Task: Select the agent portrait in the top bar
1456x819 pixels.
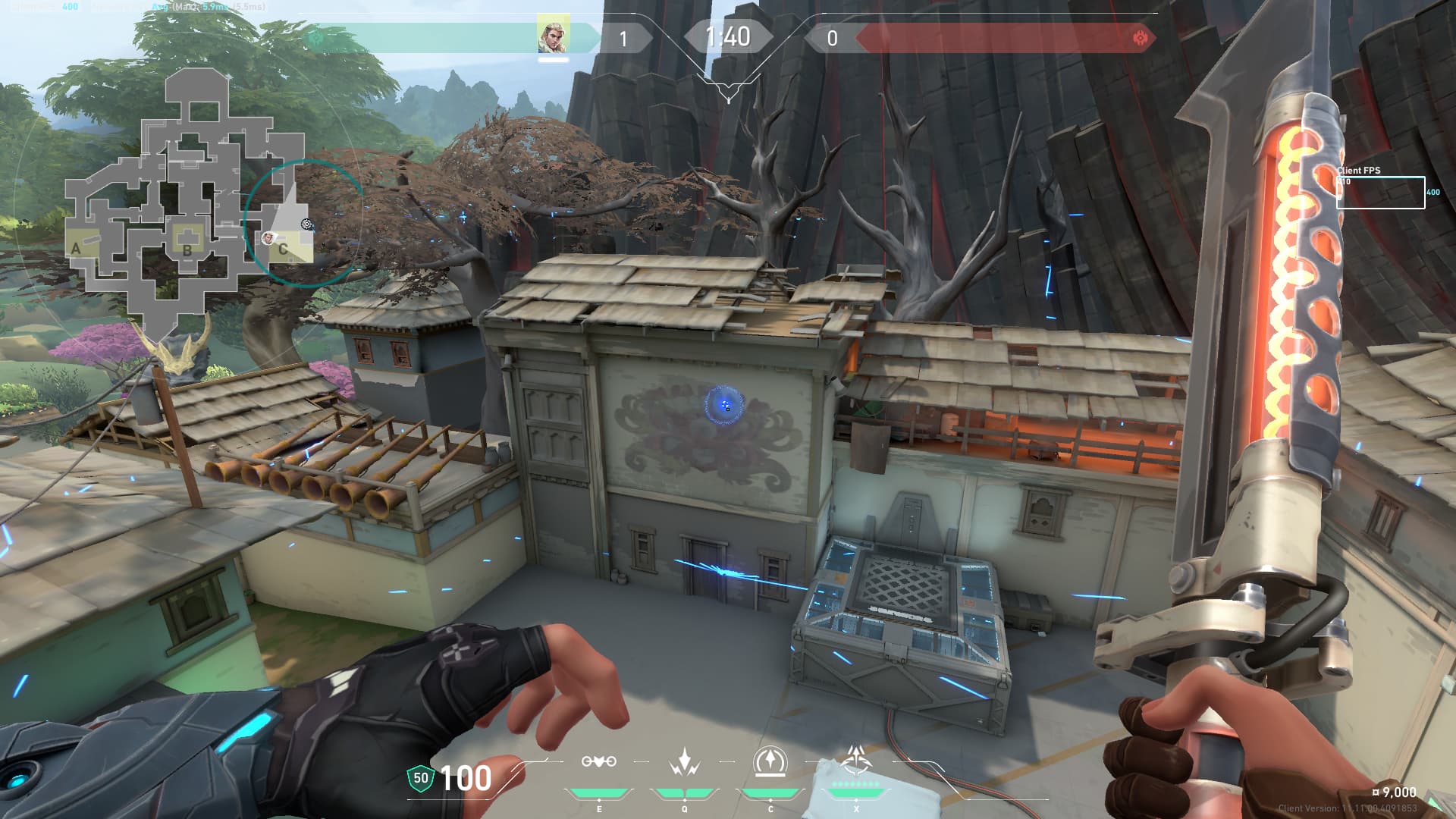Action: [554, 36]
